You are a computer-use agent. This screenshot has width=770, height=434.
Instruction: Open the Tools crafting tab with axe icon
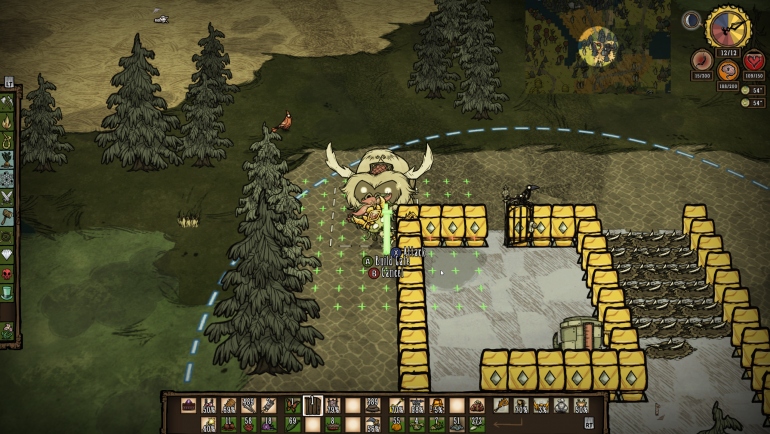(8, 101)
